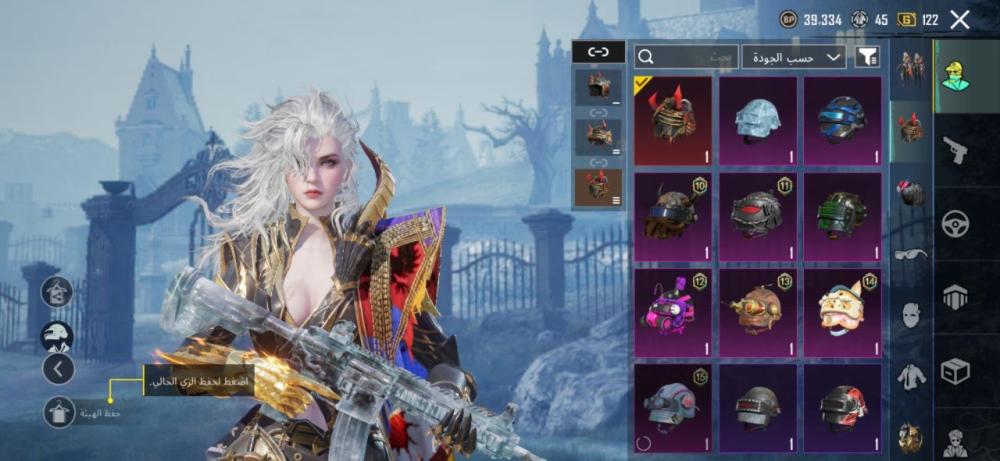Select the equipped red-horned samurai helmet
The width and height of the screenshot is (1000, 461).
pyautogui.click(x=672, y=120)
